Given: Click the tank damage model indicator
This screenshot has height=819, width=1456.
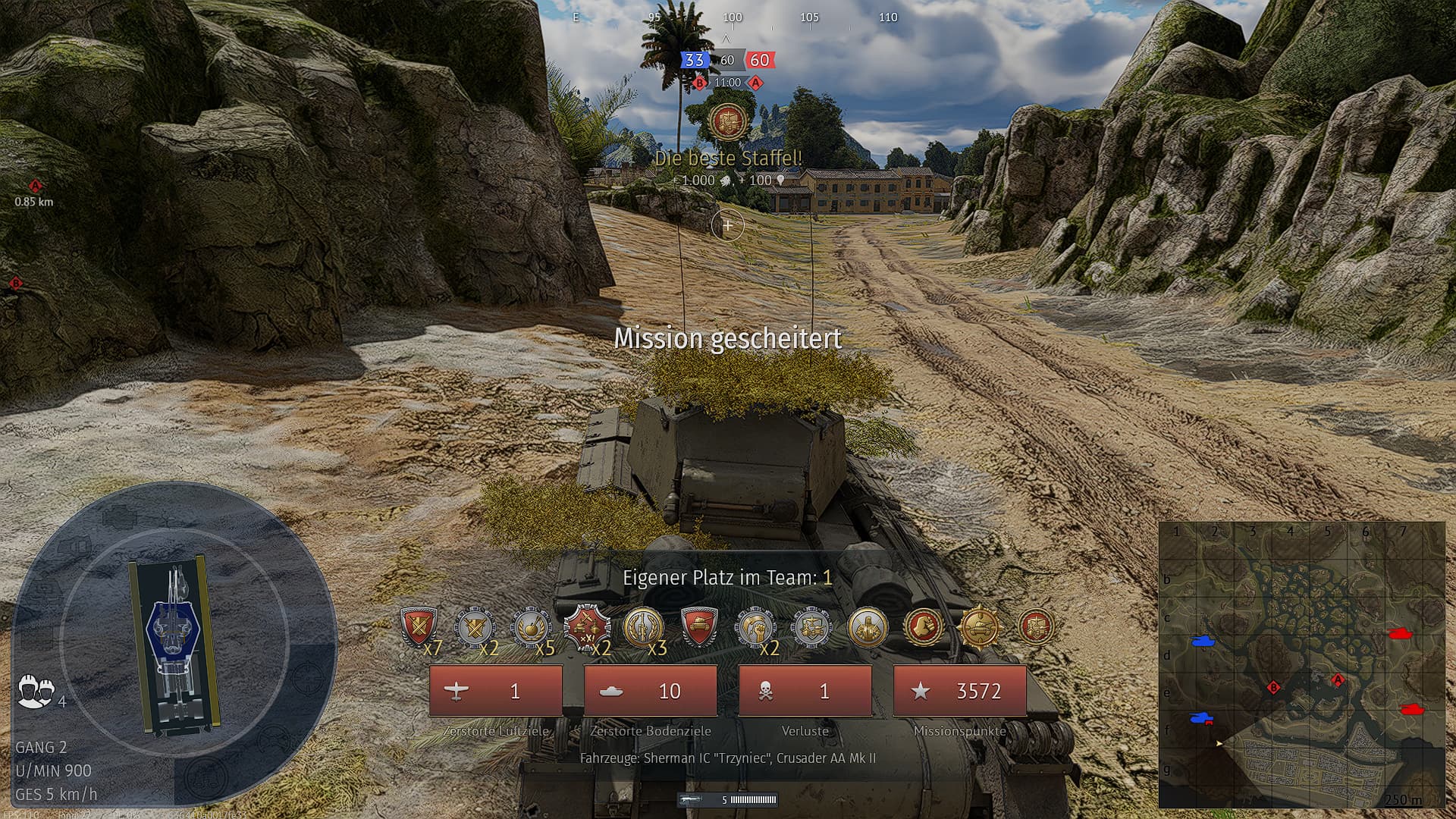Looking at the screenshot, I should coord(174,646).
